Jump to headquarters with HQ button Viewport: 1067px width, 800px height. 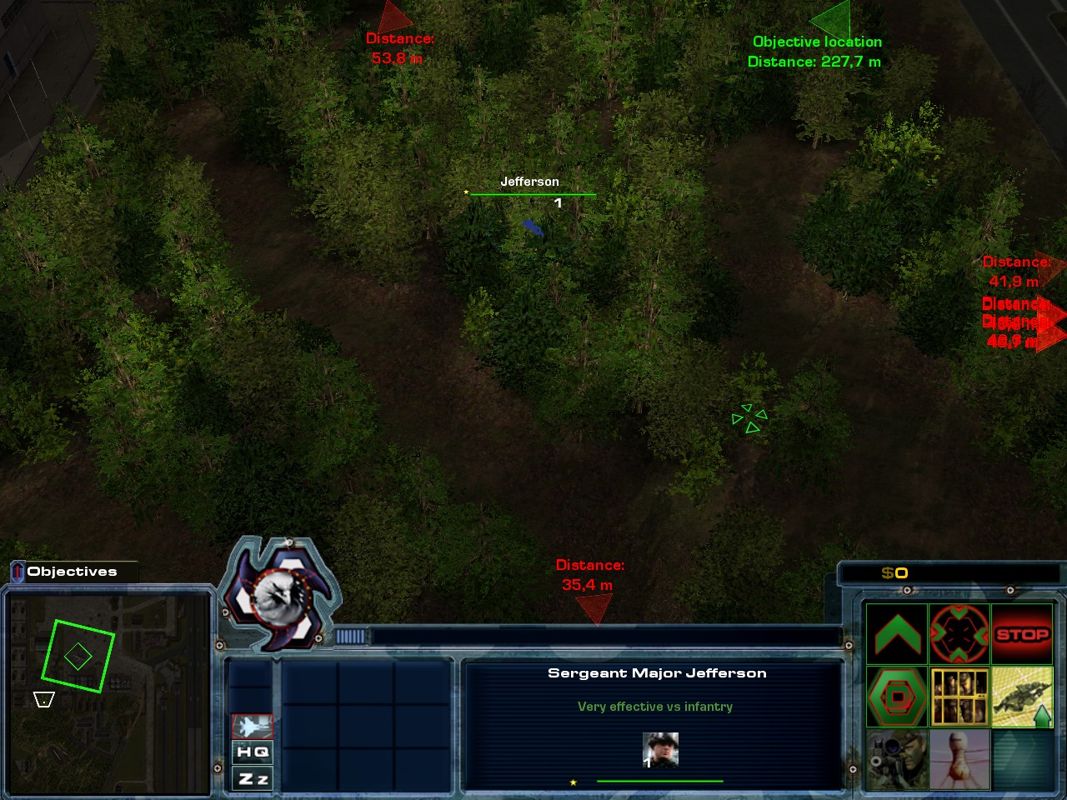(x=252, y=752)
